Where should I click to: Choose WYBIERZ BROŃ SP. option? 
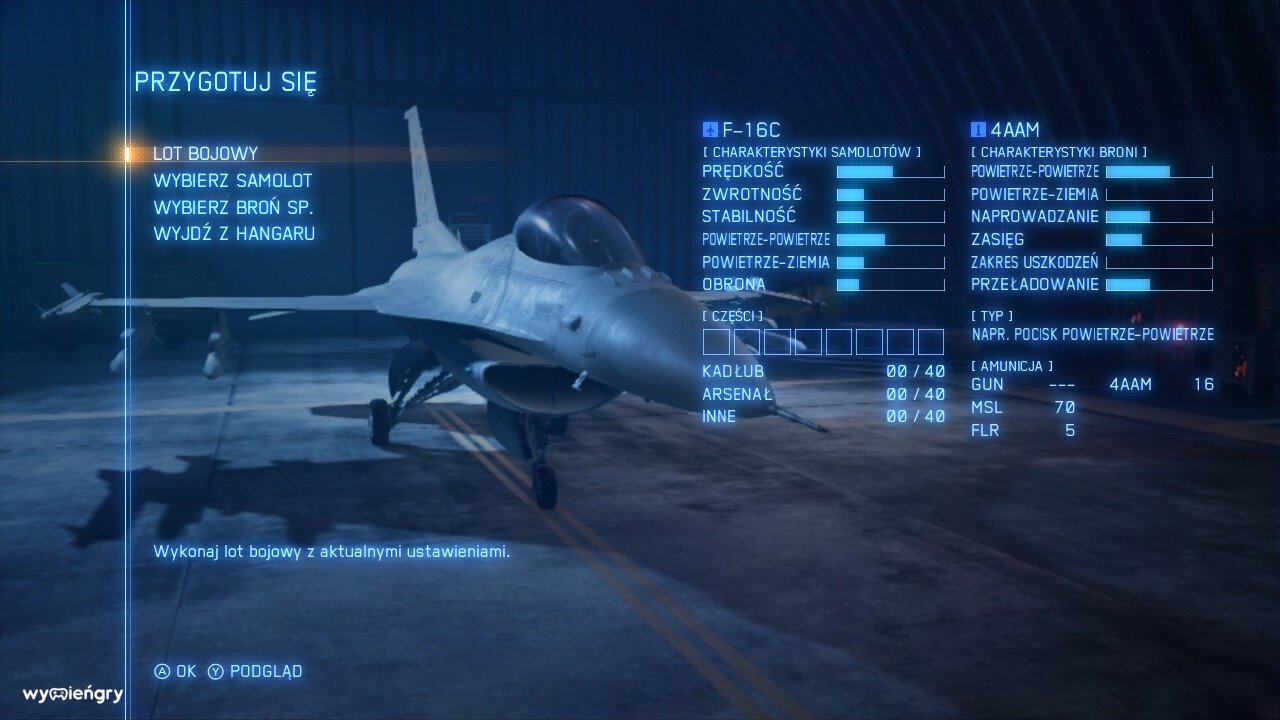tap(233, 208)
